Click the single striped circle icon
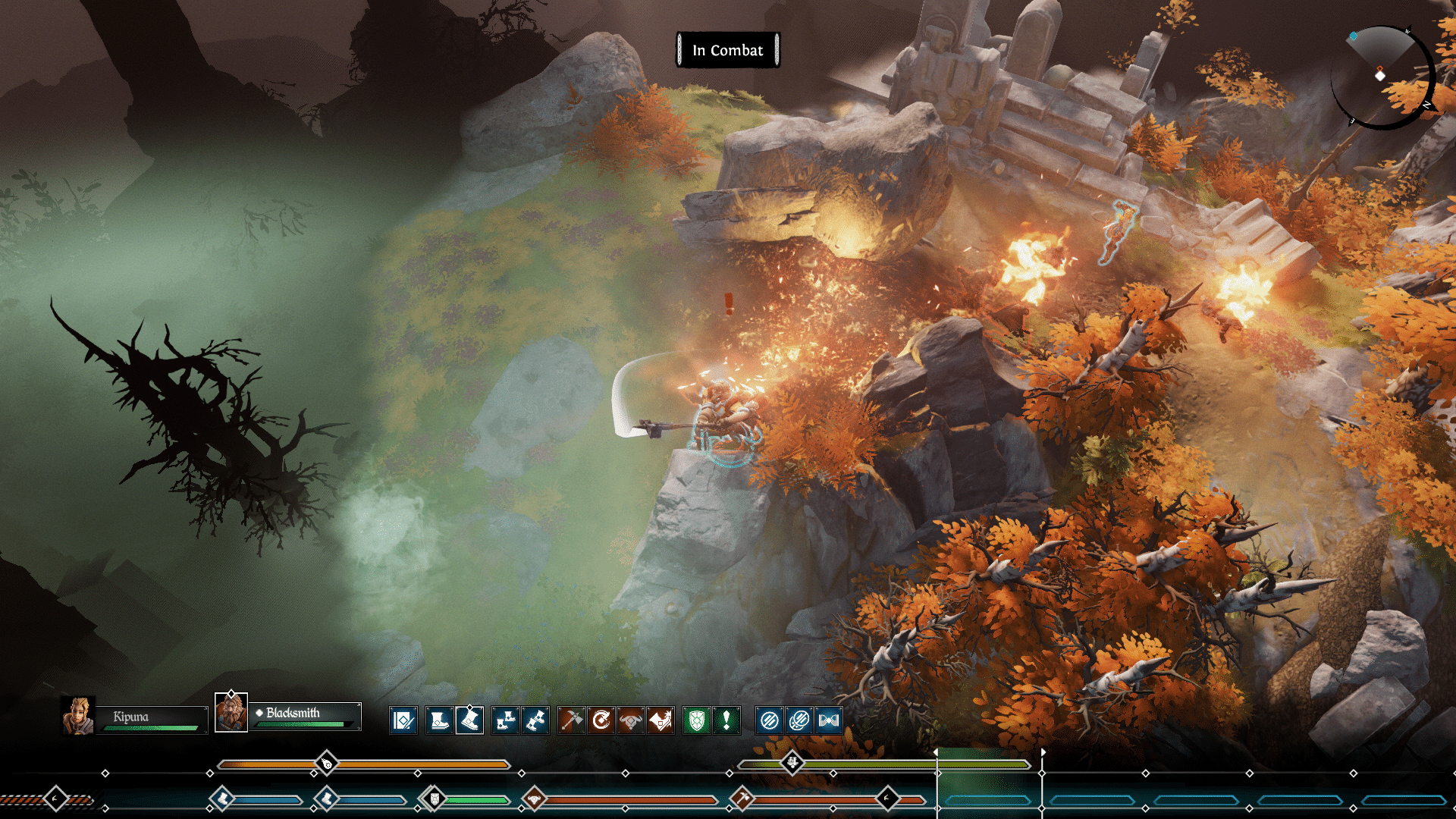Image resolution: width=1456 pixels, height=819 pixels. (x=769, y=720)
